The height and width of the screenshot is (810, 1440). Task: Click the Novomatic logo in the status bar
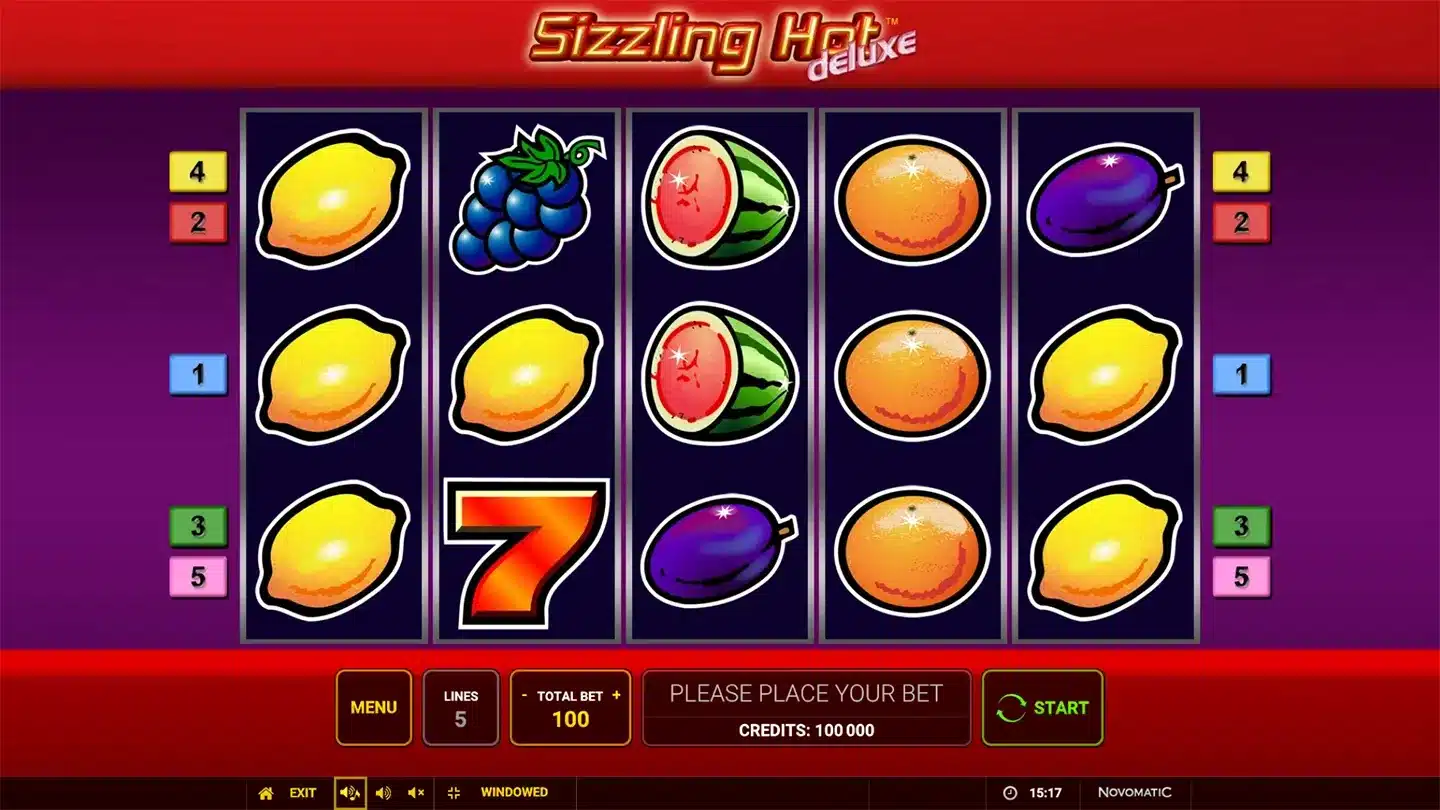pyautogui.click(x=1135, y=792)
